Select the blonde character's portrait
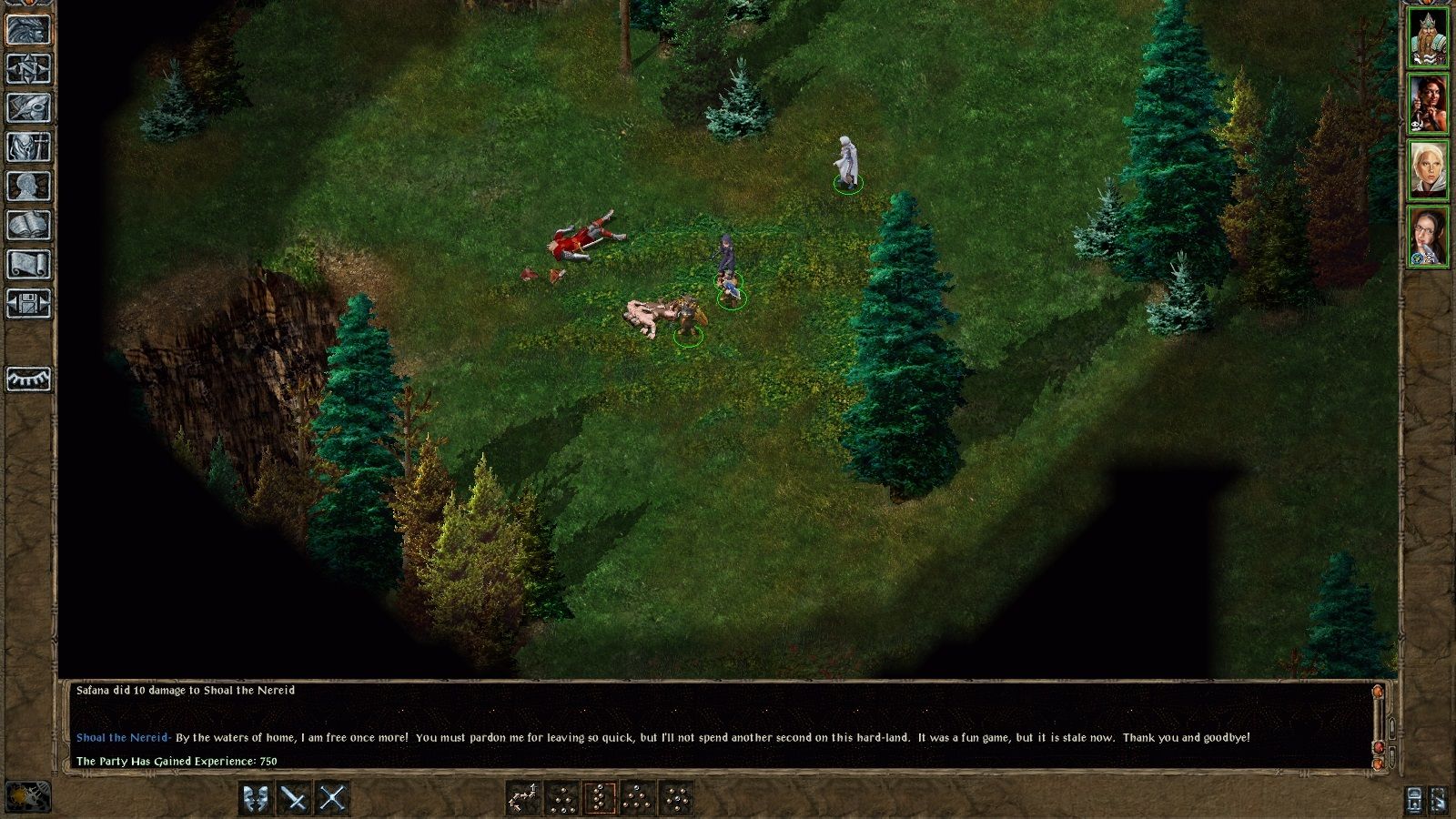1456x819 pixels. (x=1431, y=168)
